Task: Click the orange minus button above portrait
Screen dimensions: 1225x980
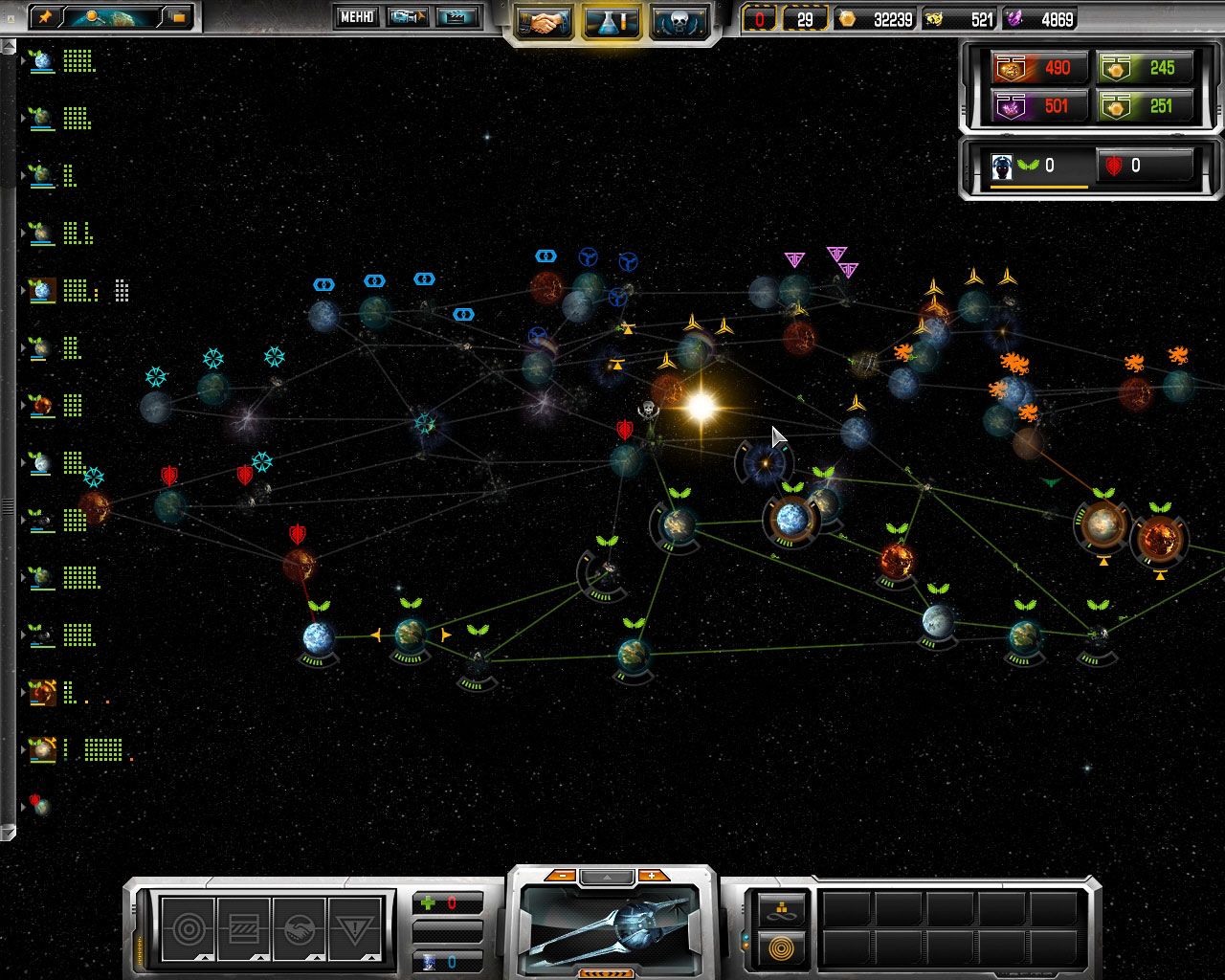Action: coord(563,876)
